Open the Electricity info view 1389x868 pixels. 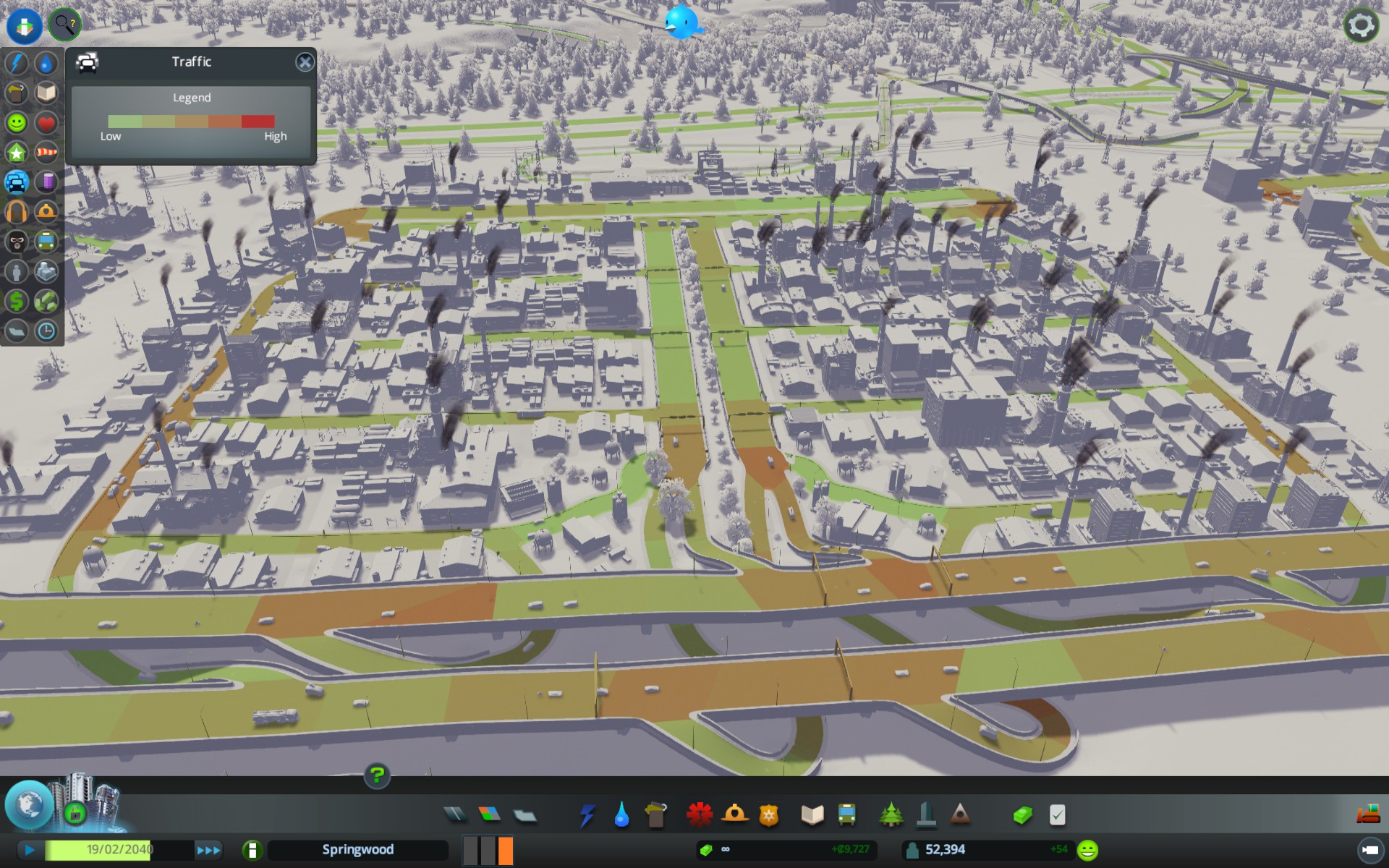click(x=16, y=64)
